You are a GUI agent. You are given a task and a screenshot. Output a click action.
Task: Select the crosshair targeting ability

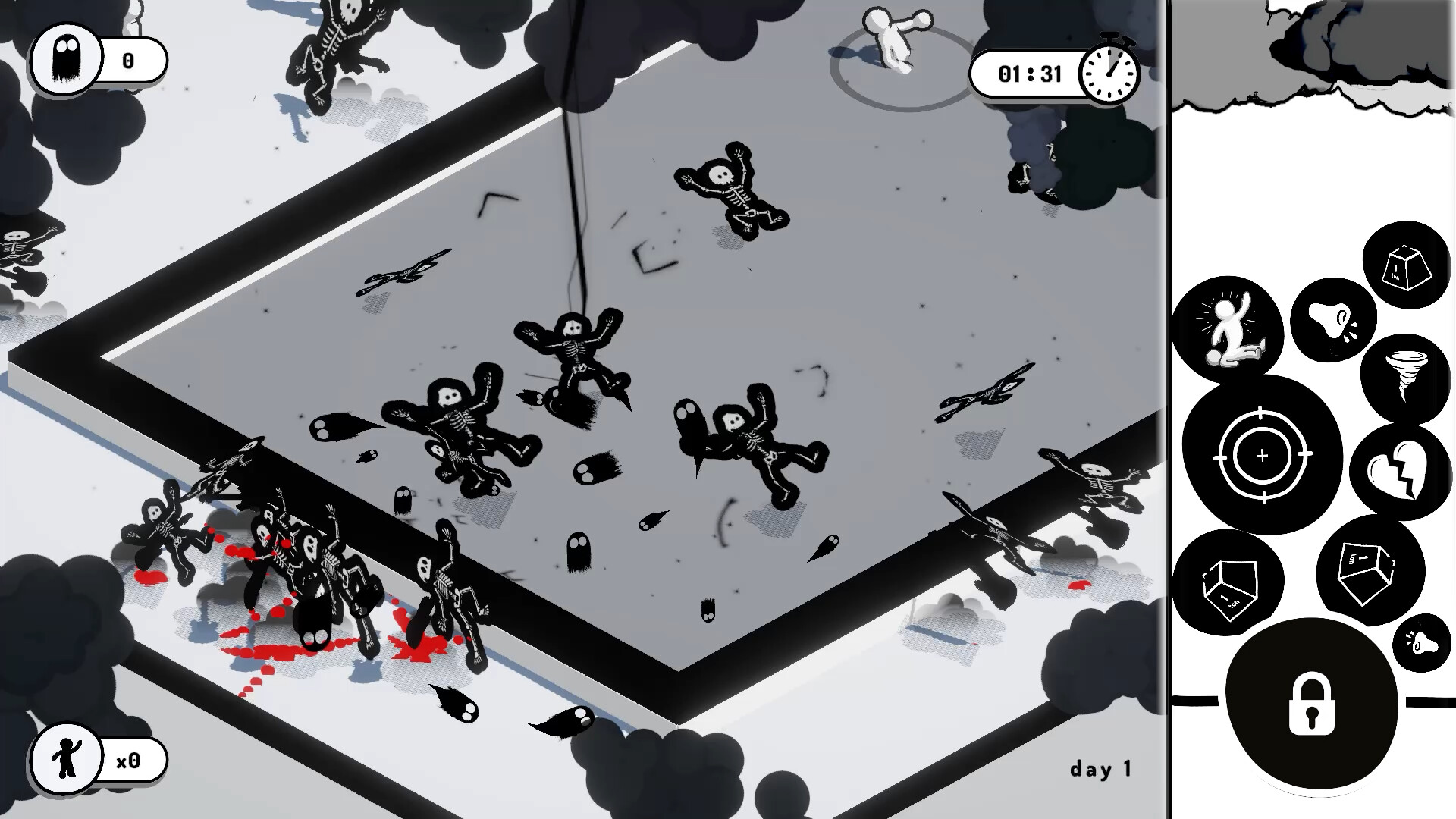pos(1263,455)
